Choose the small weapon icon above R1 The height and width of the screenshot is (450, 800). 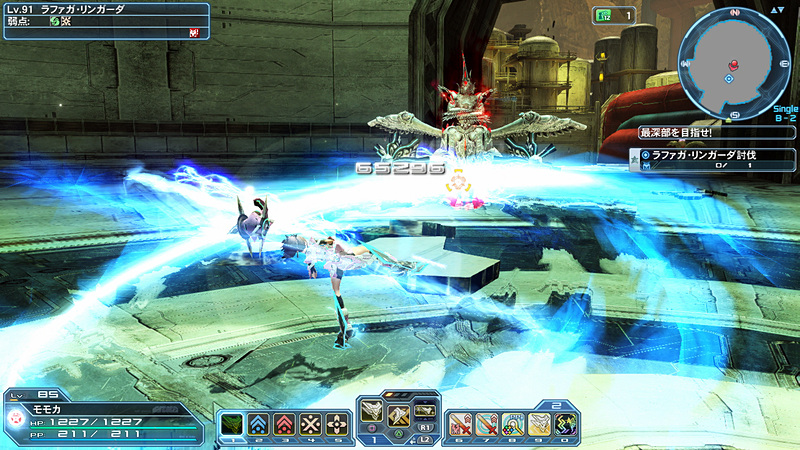click(425, 409)
